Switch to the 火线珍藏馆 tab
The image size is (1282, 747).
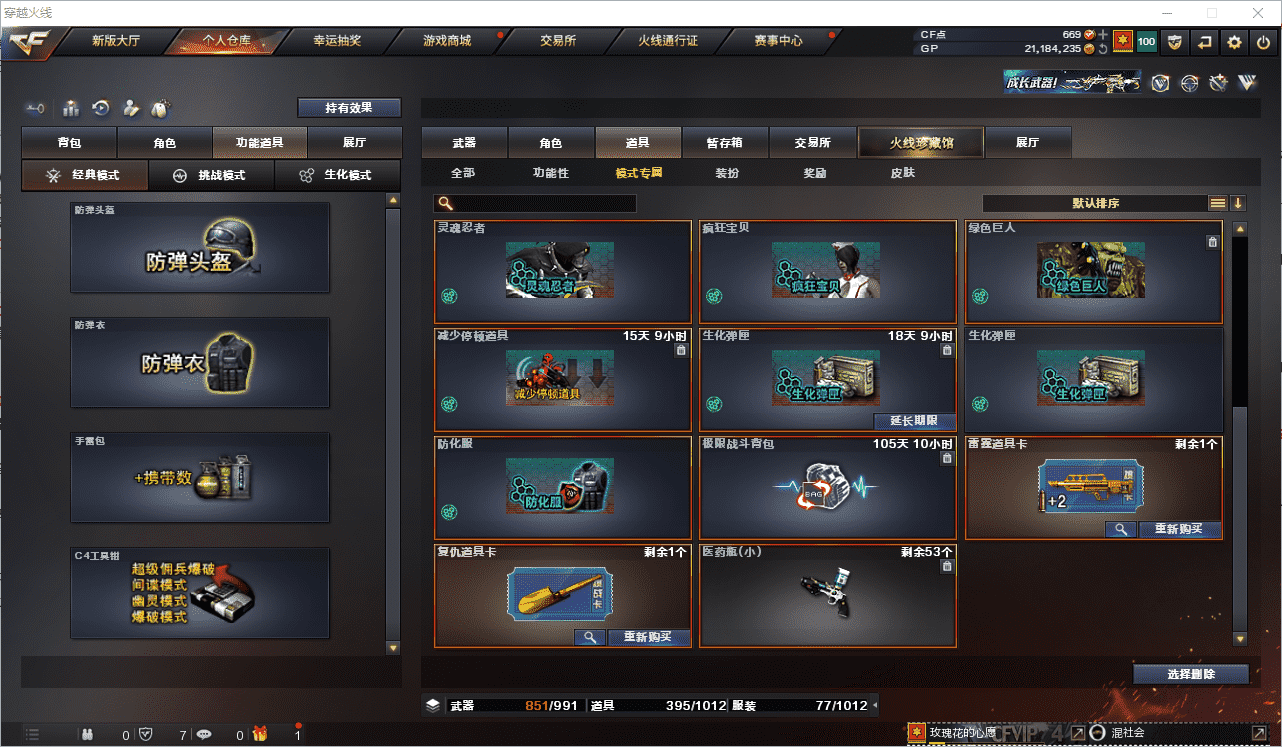coord(921,143)
